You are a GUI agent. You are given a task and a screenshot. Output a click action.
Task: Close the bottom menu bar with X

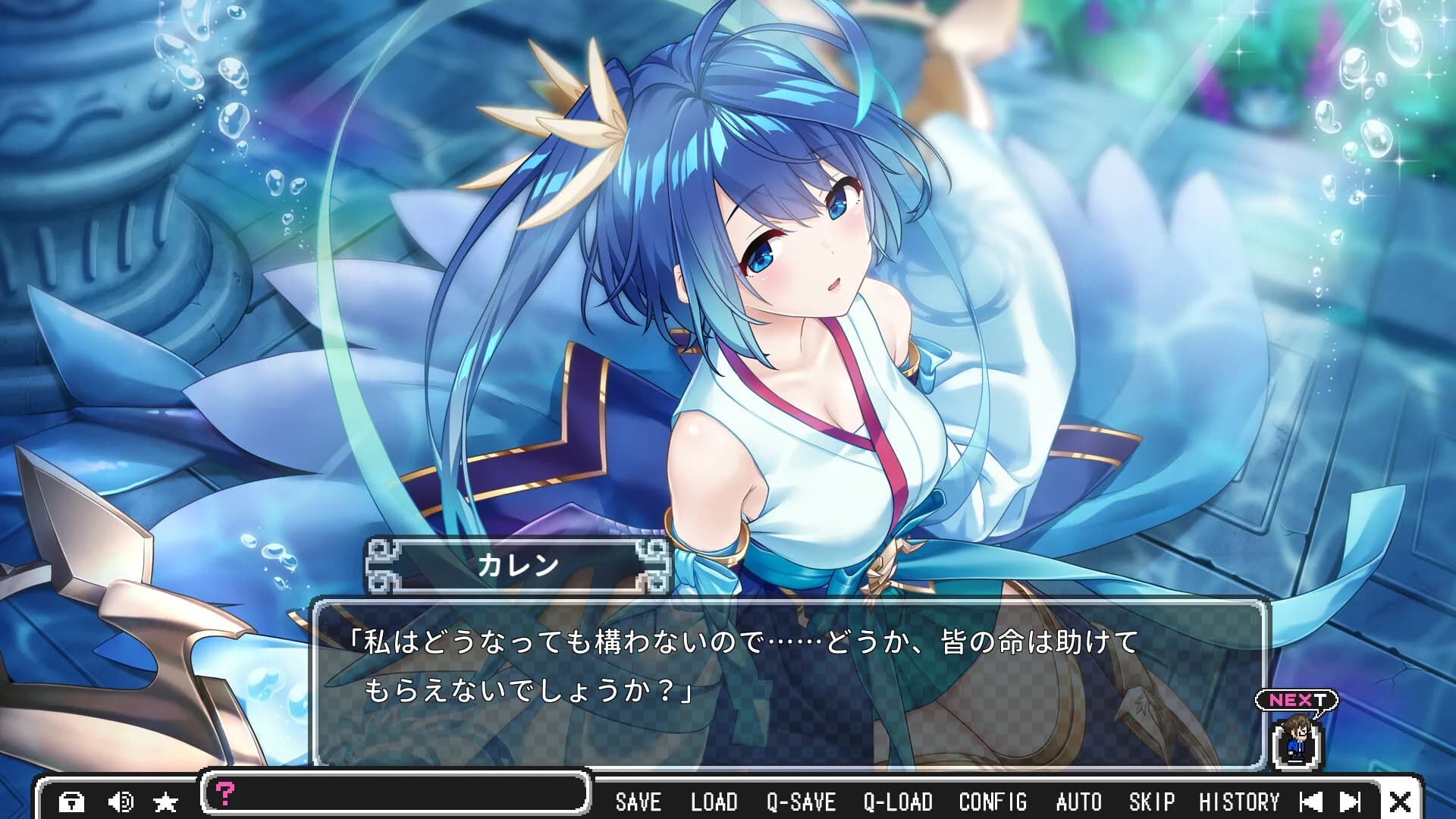click(1400, 802)
